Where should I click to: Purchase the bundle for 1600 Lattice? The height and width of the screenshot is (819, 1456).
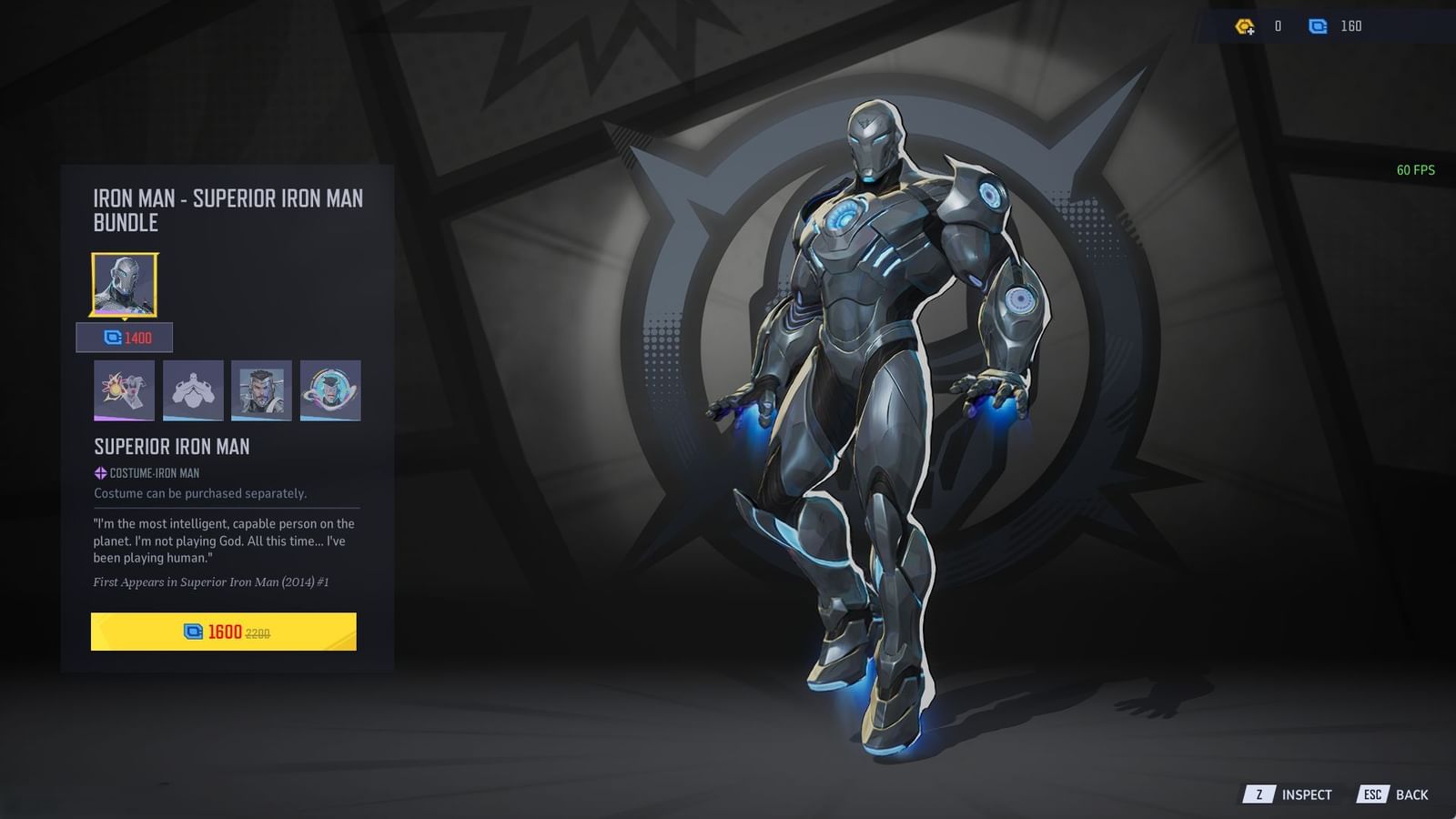coord(224,632)
